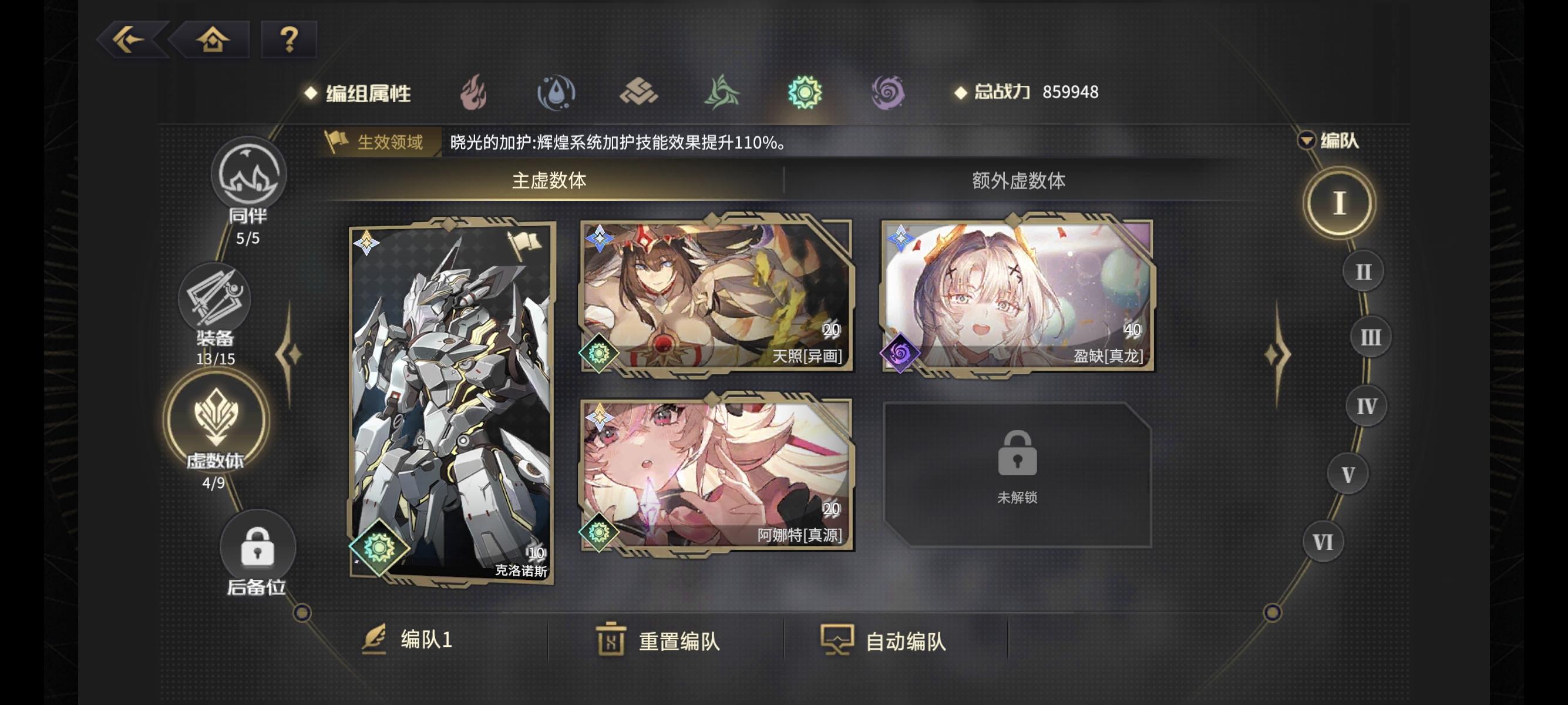Select the water element filter icon
1568x705 pixels.
tap(558, 93)
